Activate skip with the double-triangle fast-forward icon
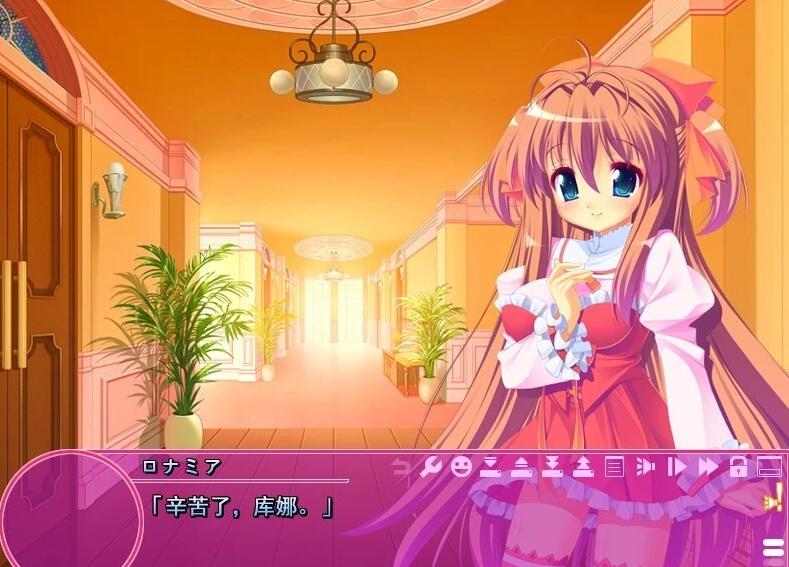The width and height of the screenshot is (789, 567). [708, 466]
